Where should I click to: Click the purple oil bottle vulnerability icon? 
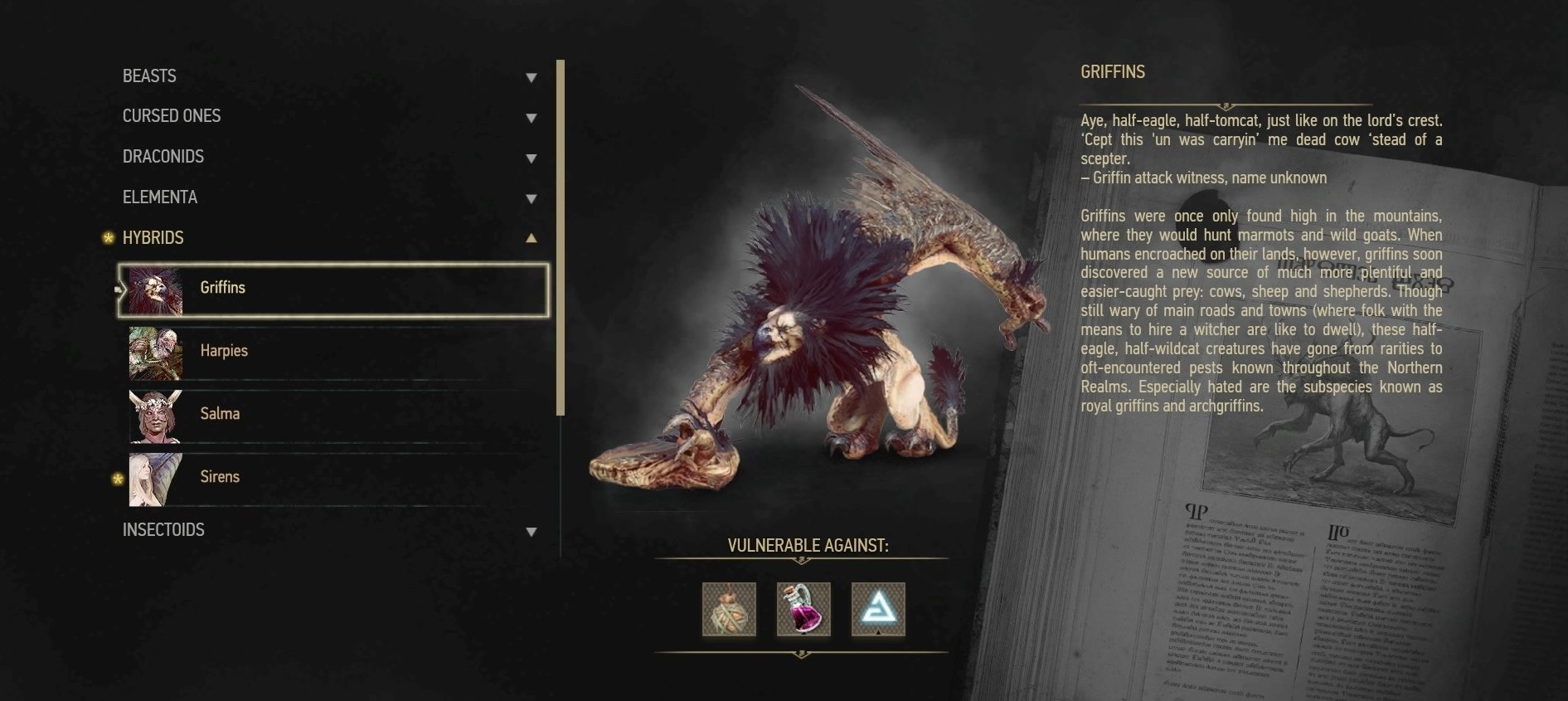coord(803,610)
